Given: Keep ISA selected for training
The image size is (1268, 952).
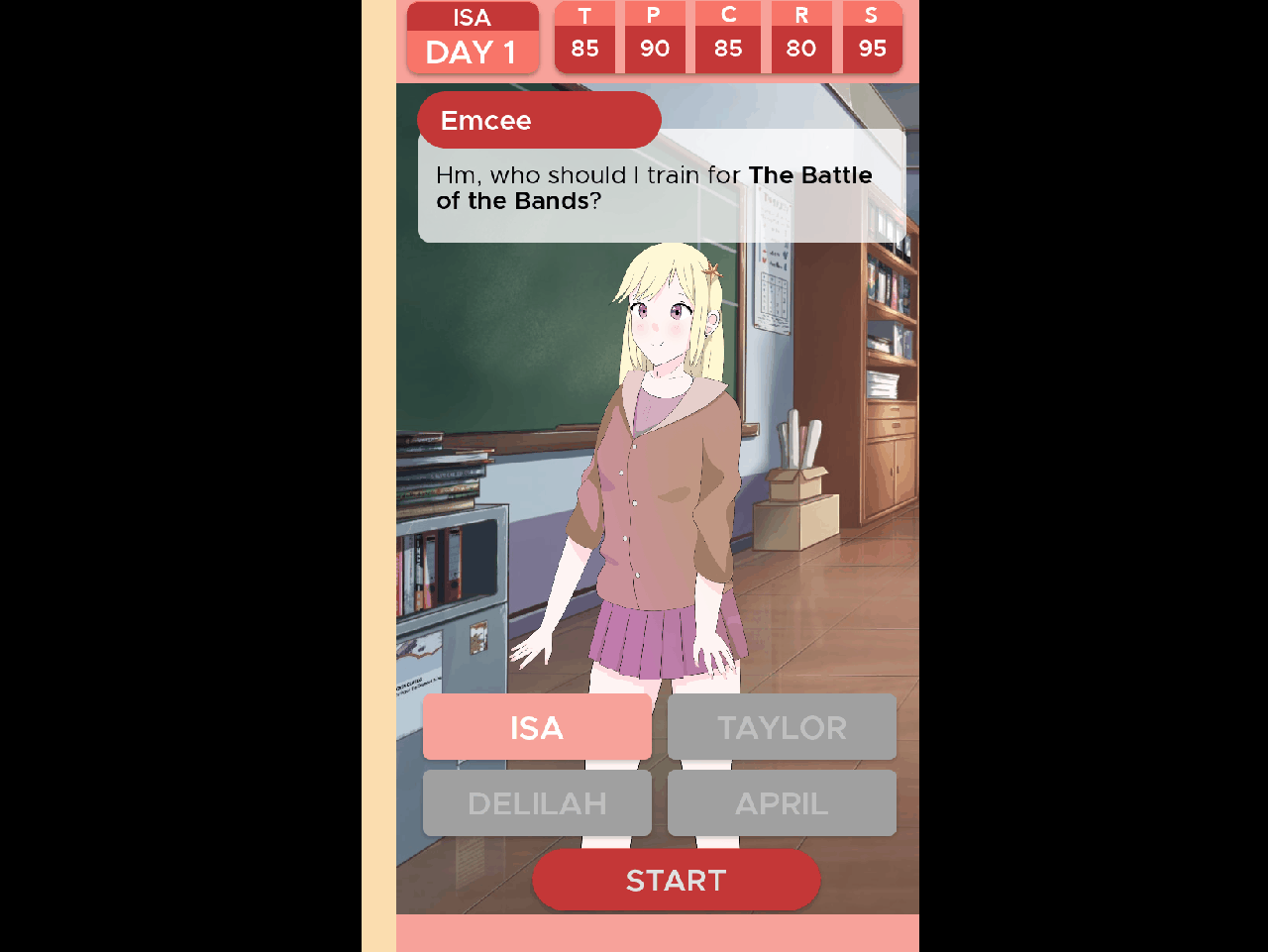Looking at the screenshot, I should (x=537, y=727).
